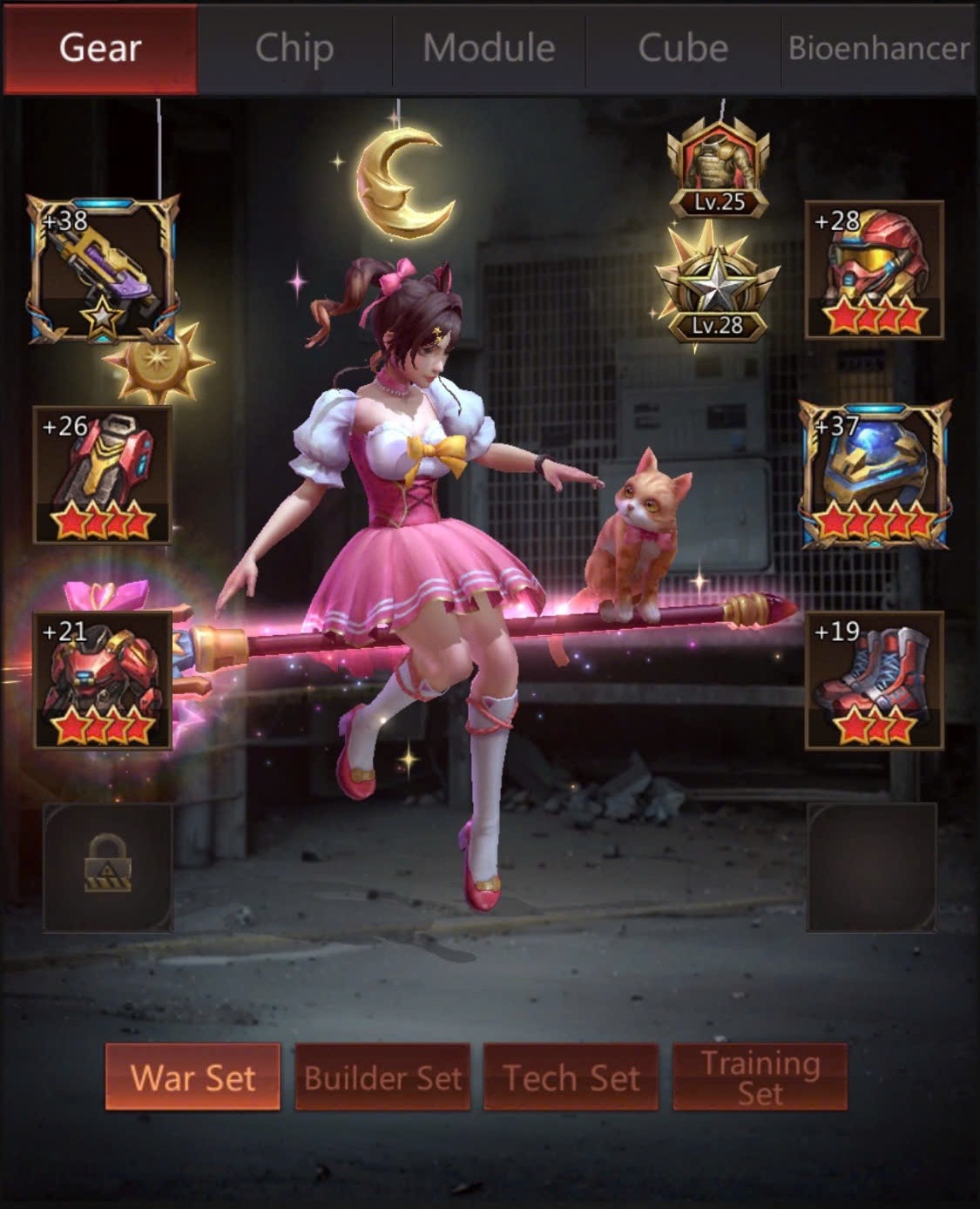980x1209 pixels.
Task: Inspect the +37 blue gold helmet slot
Action: (x=875, y=475)
